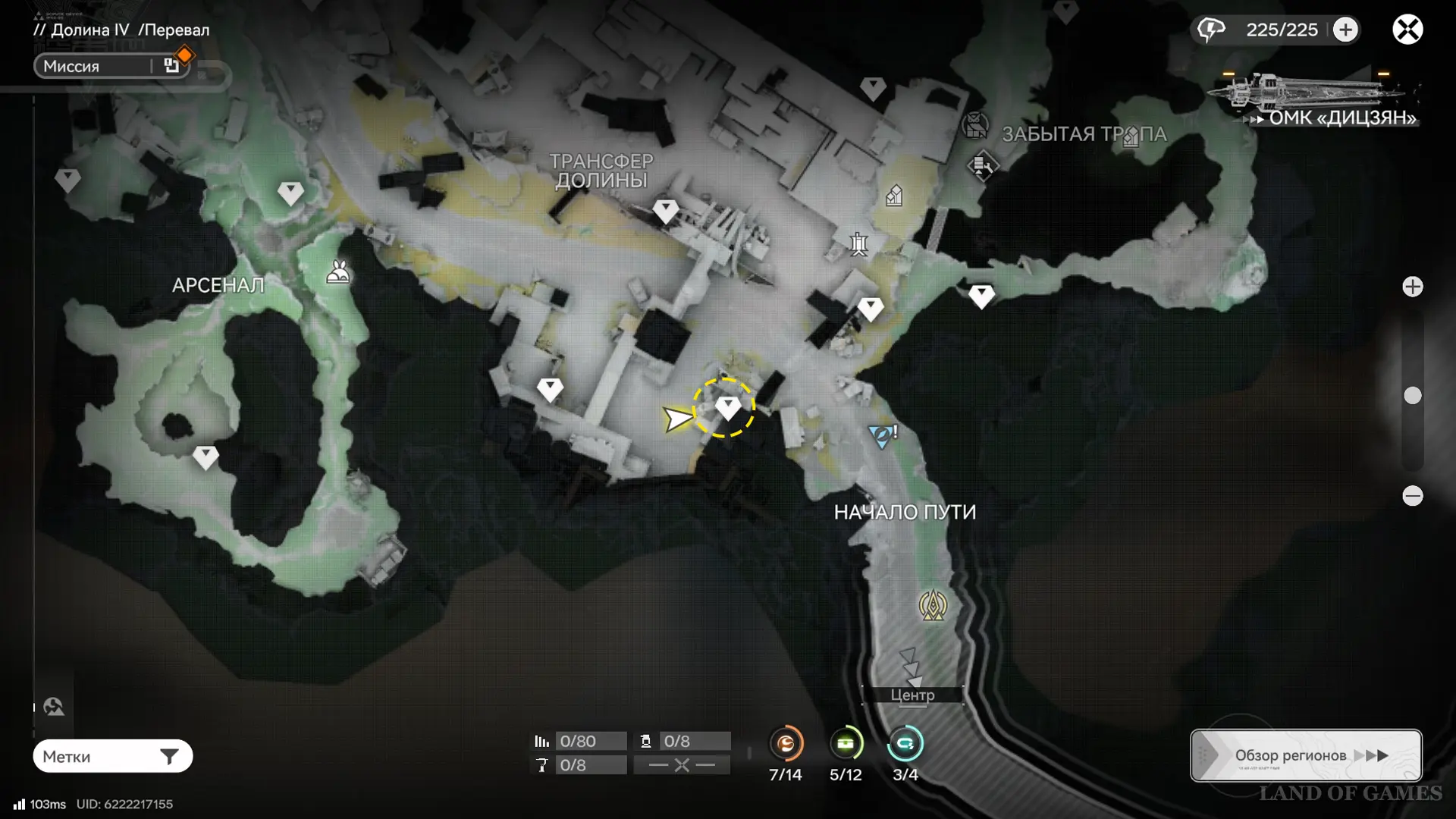Image resolution: width=1456 pixels, height=819 pixels.
Task: Select the Центр exit marker
Action: pos(912,694)
